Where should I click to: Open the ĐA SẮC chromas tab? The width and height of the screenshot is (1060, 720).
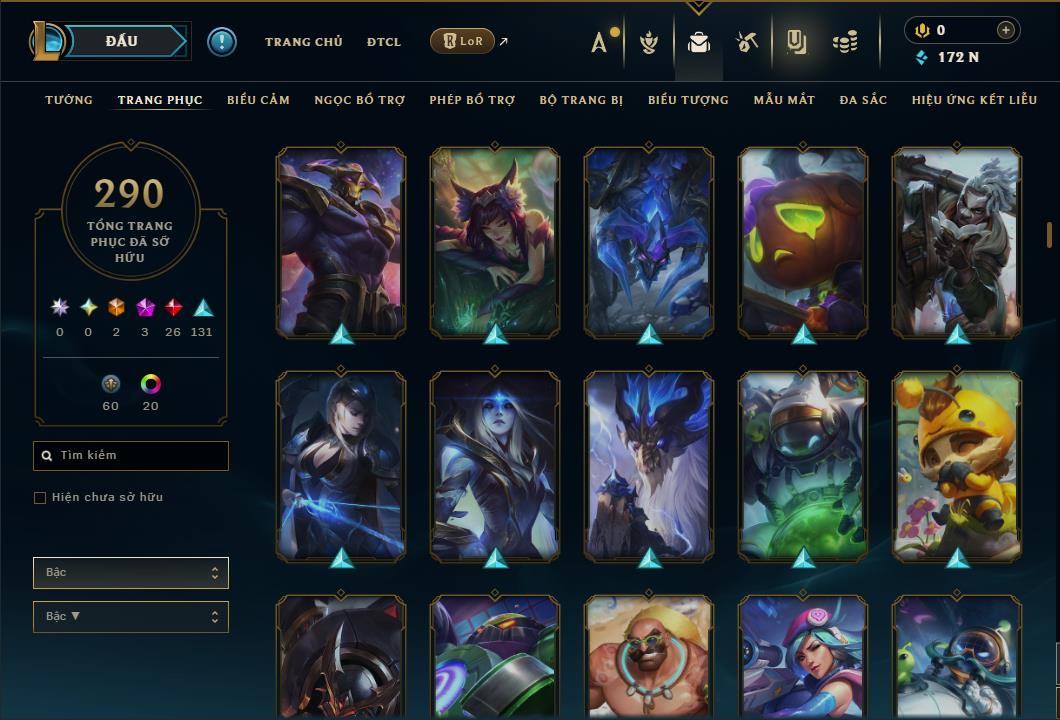[x=863, y=100]
